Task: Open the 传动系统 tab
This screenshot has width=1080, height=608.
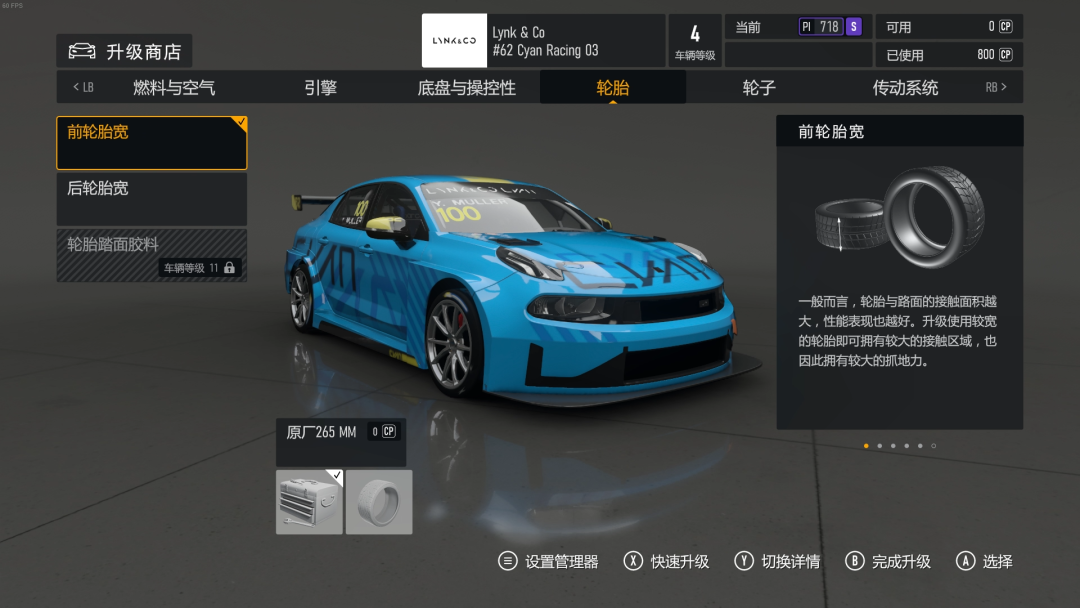Action: point(905,88)
